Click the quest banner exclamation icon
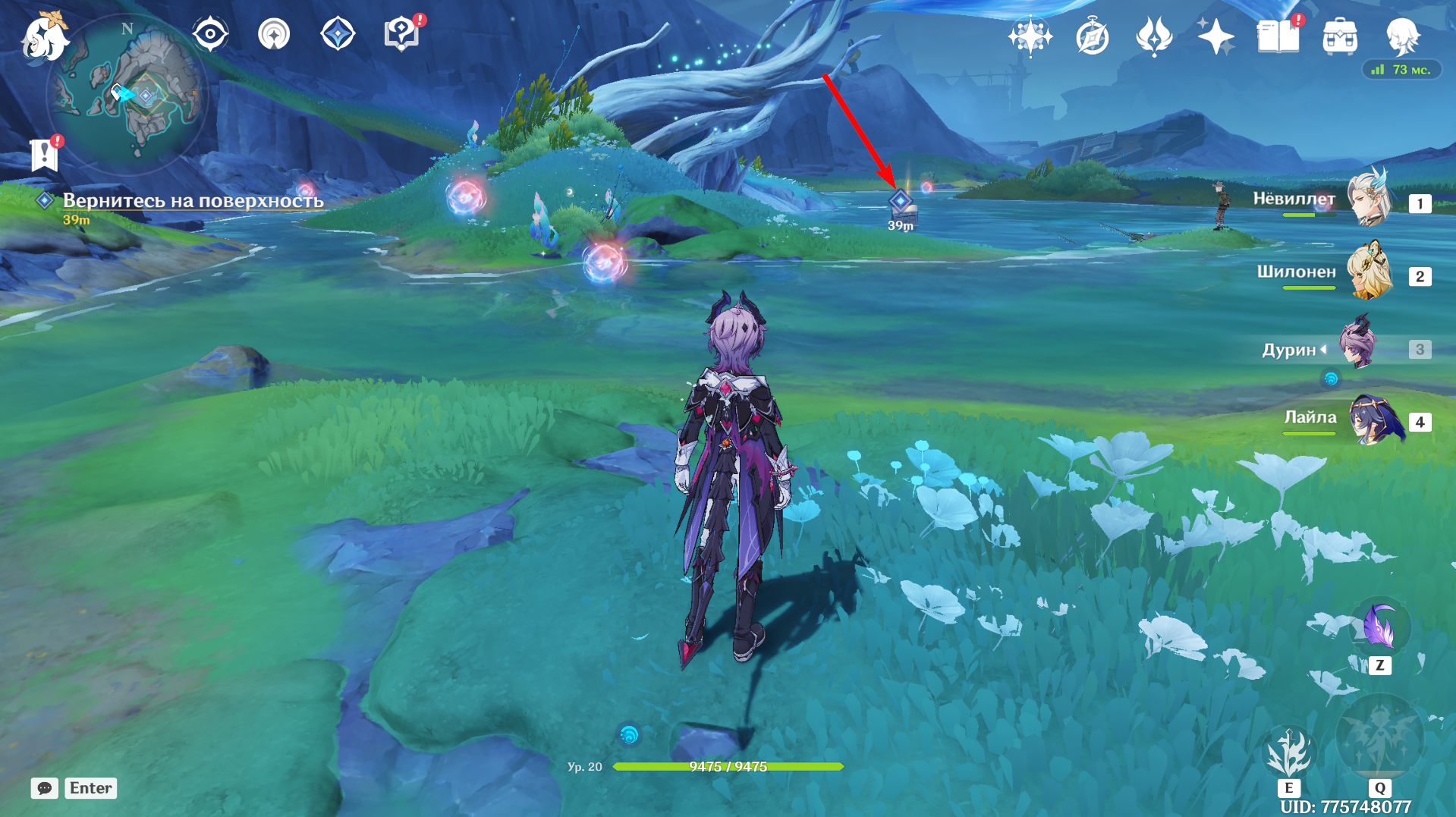 tap(44, 155)
